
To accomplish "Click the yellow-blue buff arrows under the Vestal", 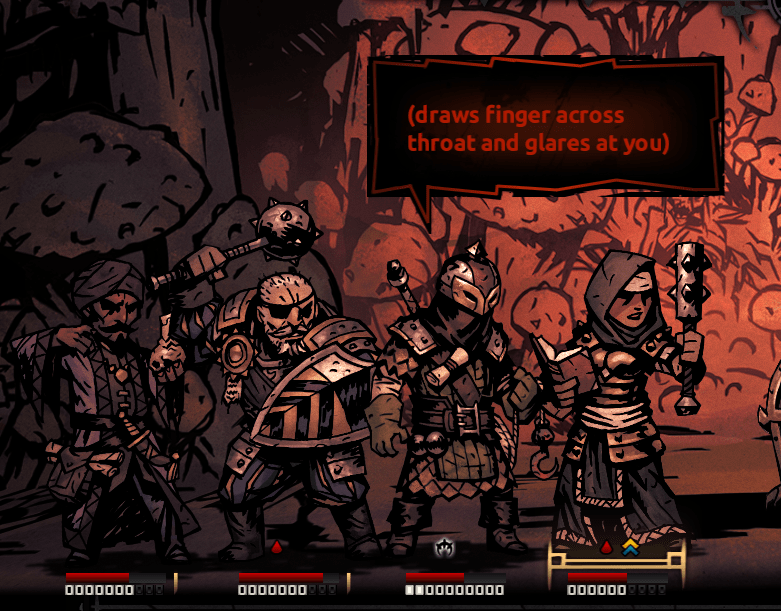I will [x=629, y=547].
